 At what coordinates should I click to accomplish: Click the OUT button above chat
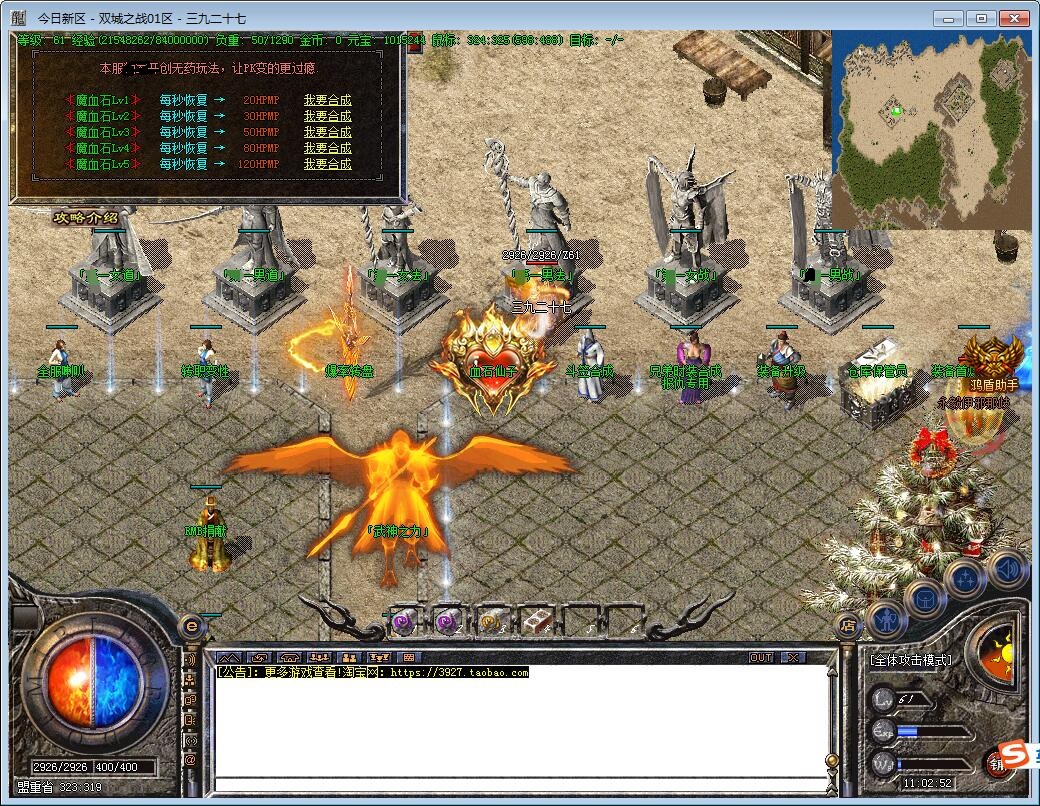[x=761, y=657]
